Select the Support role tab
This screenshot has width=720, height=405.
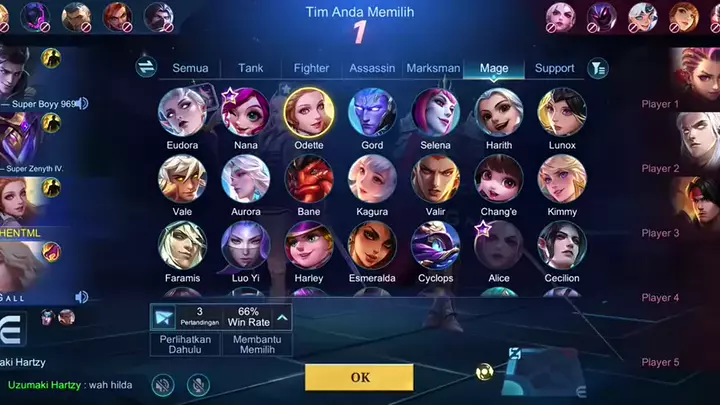tap(554, 68)
